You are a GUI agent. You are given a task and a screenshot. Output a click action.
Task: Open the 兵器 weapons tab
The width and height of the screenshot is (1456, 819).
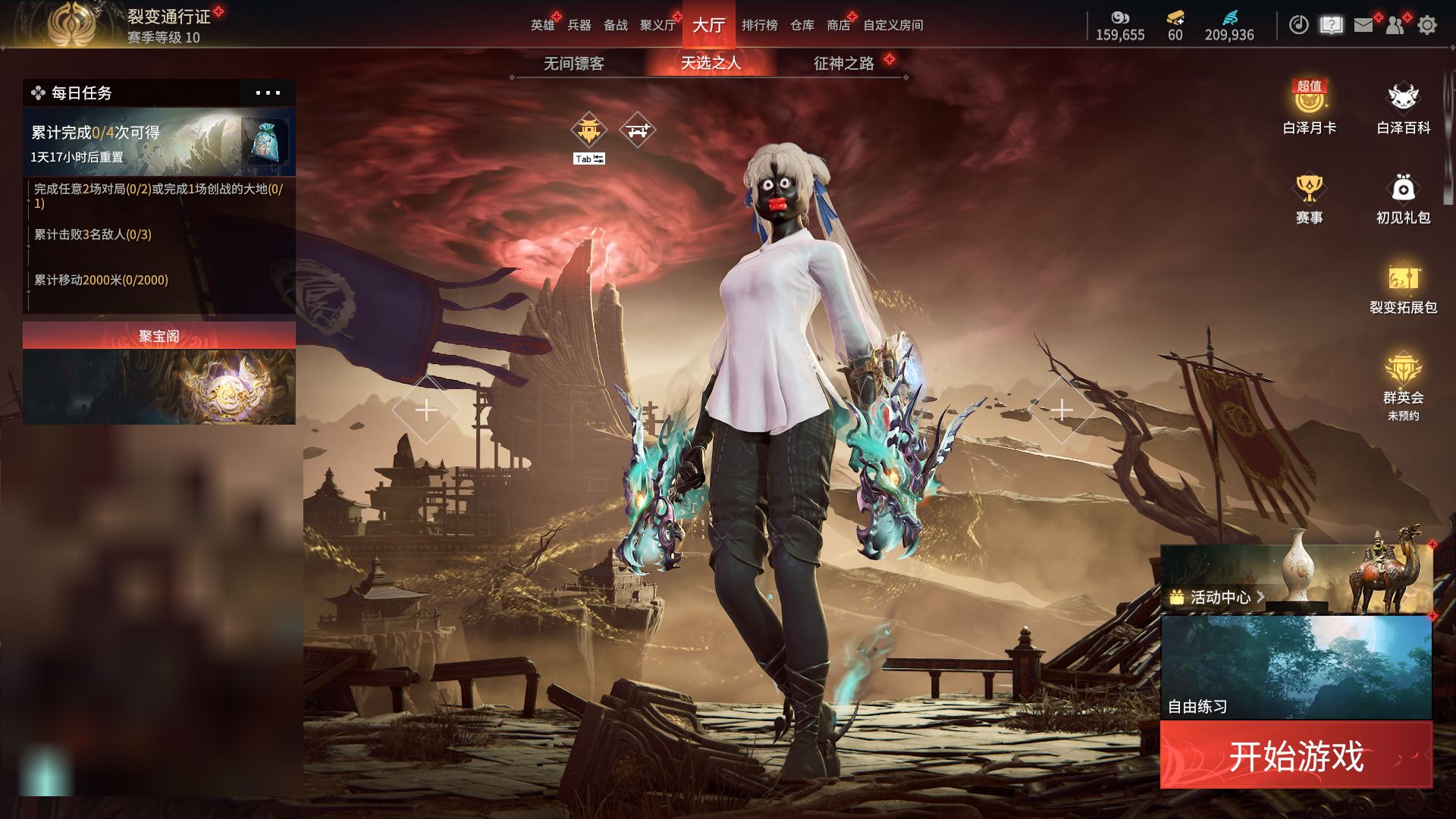[x=579, y=25]
